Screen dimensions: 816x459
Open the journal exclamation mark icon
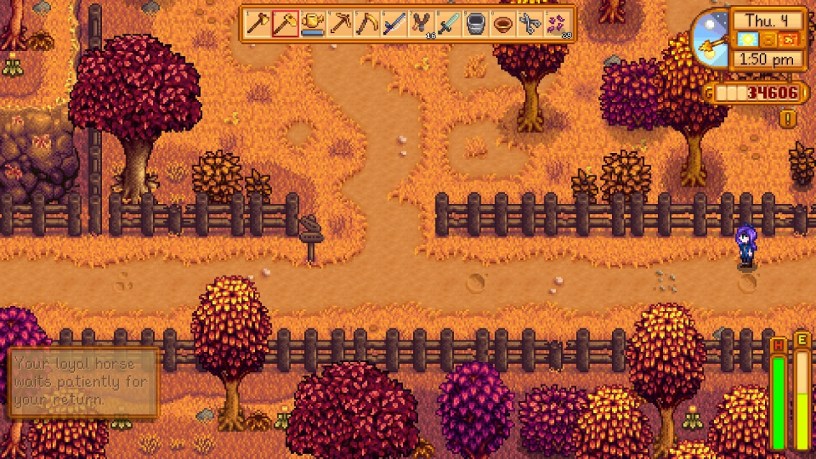pos(787,119)
